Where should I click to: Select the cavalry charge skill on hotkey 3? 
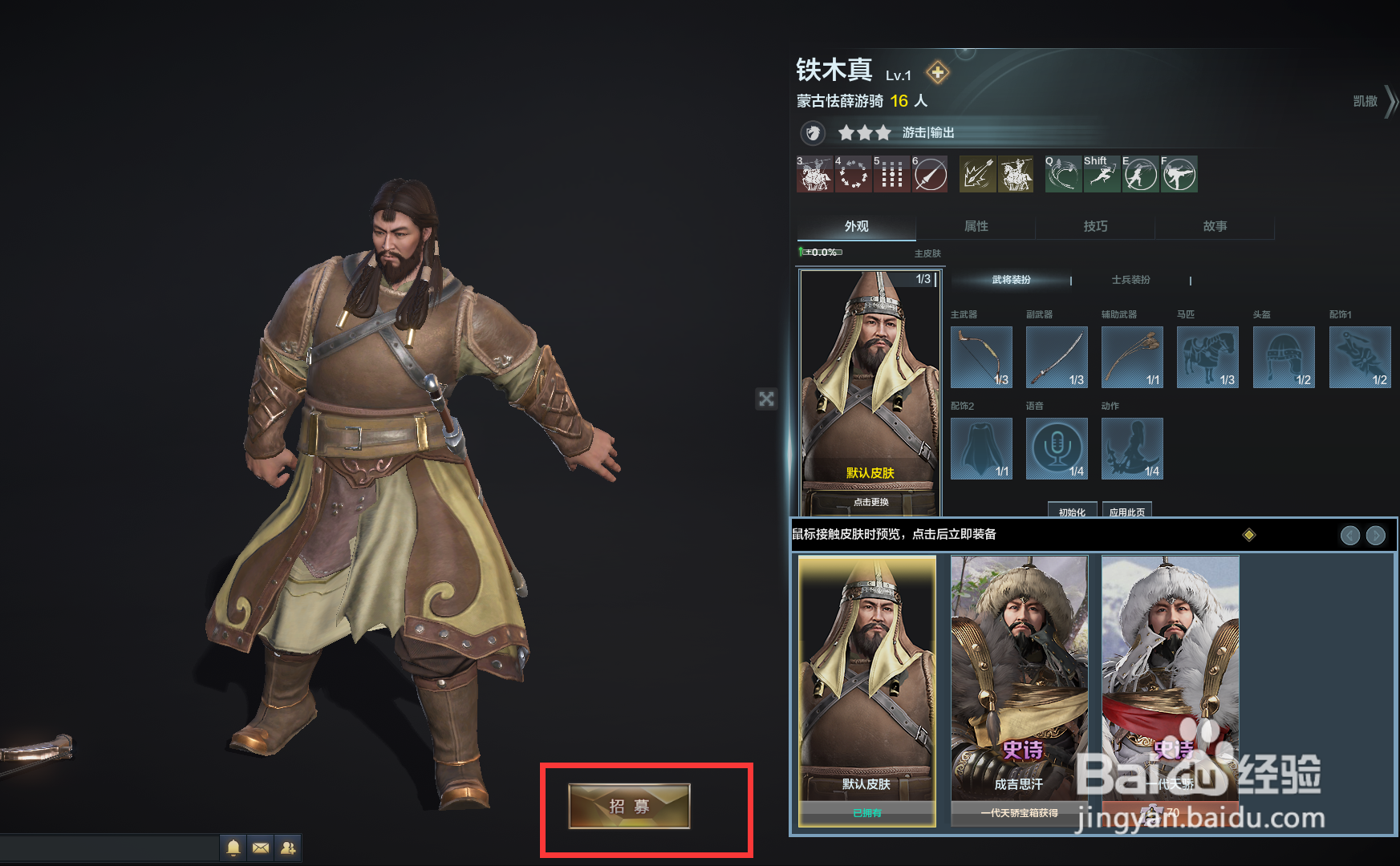tap(814, 174)
